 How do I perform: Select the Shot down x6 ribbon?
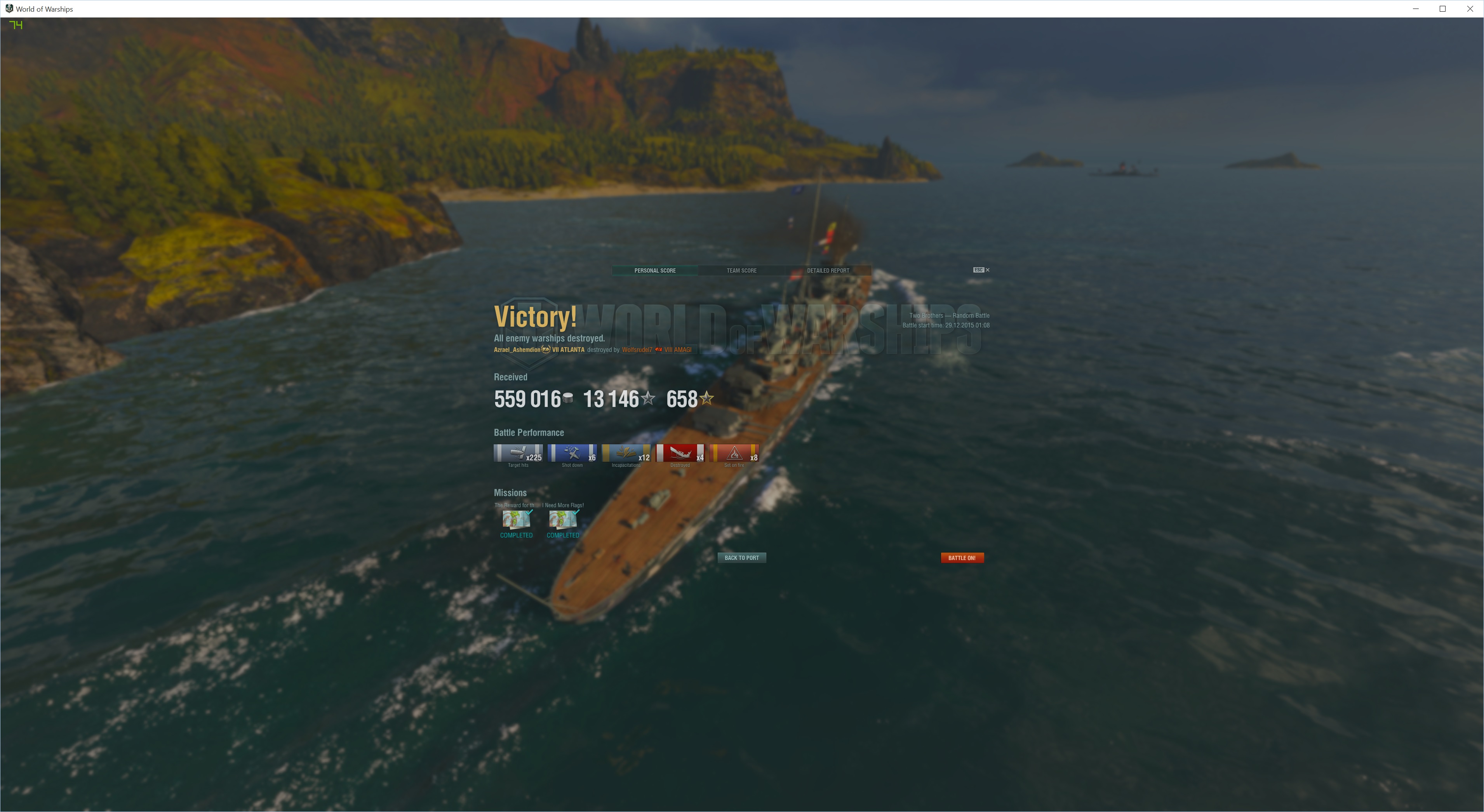(x=572, y=453)
